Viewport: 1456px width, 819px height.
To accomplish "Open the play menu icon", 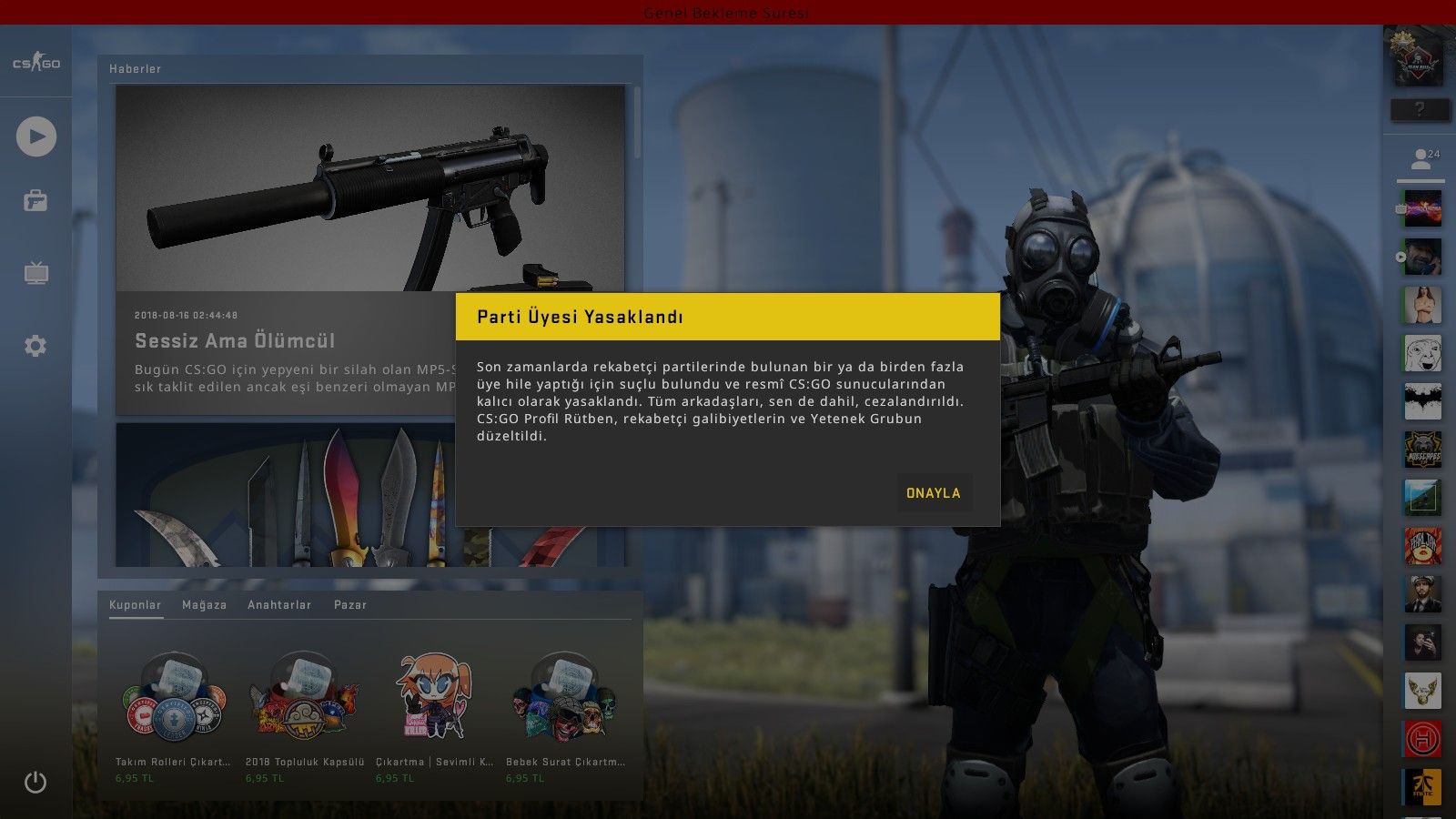I will click(x=36, y=136).
